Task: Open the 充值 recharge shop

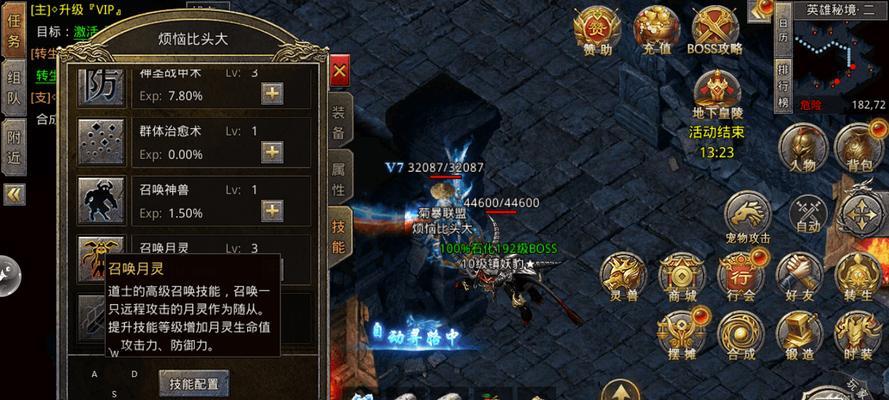Action: point(655,30)
